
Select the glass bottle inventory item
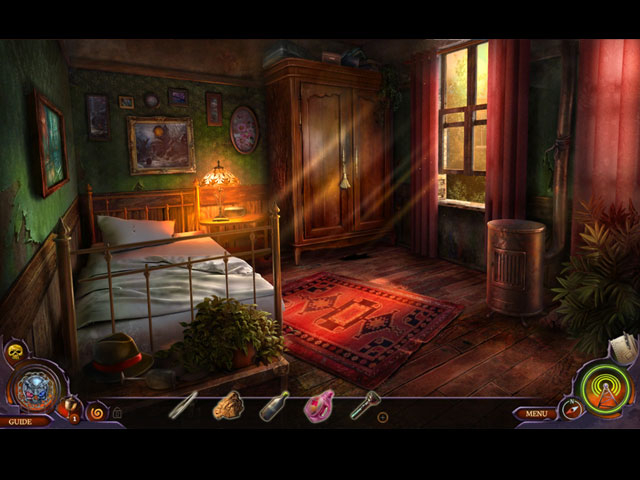click(x=274, y=405)
